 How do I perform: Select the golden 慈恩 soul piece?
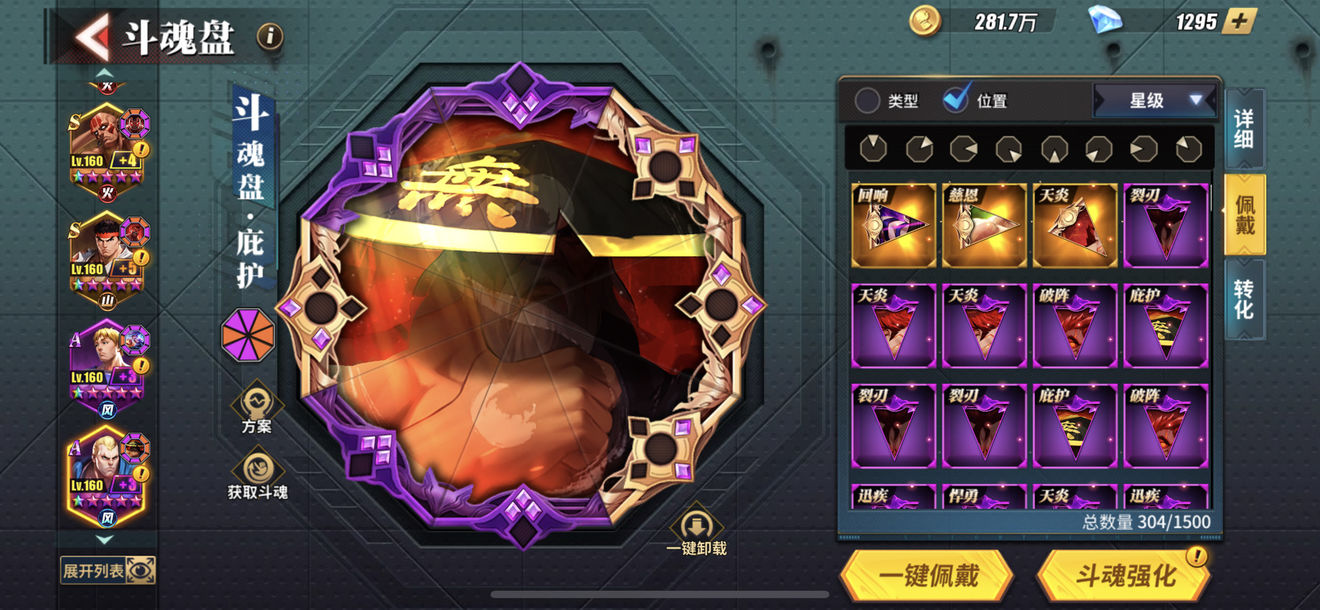pos(984,226)
